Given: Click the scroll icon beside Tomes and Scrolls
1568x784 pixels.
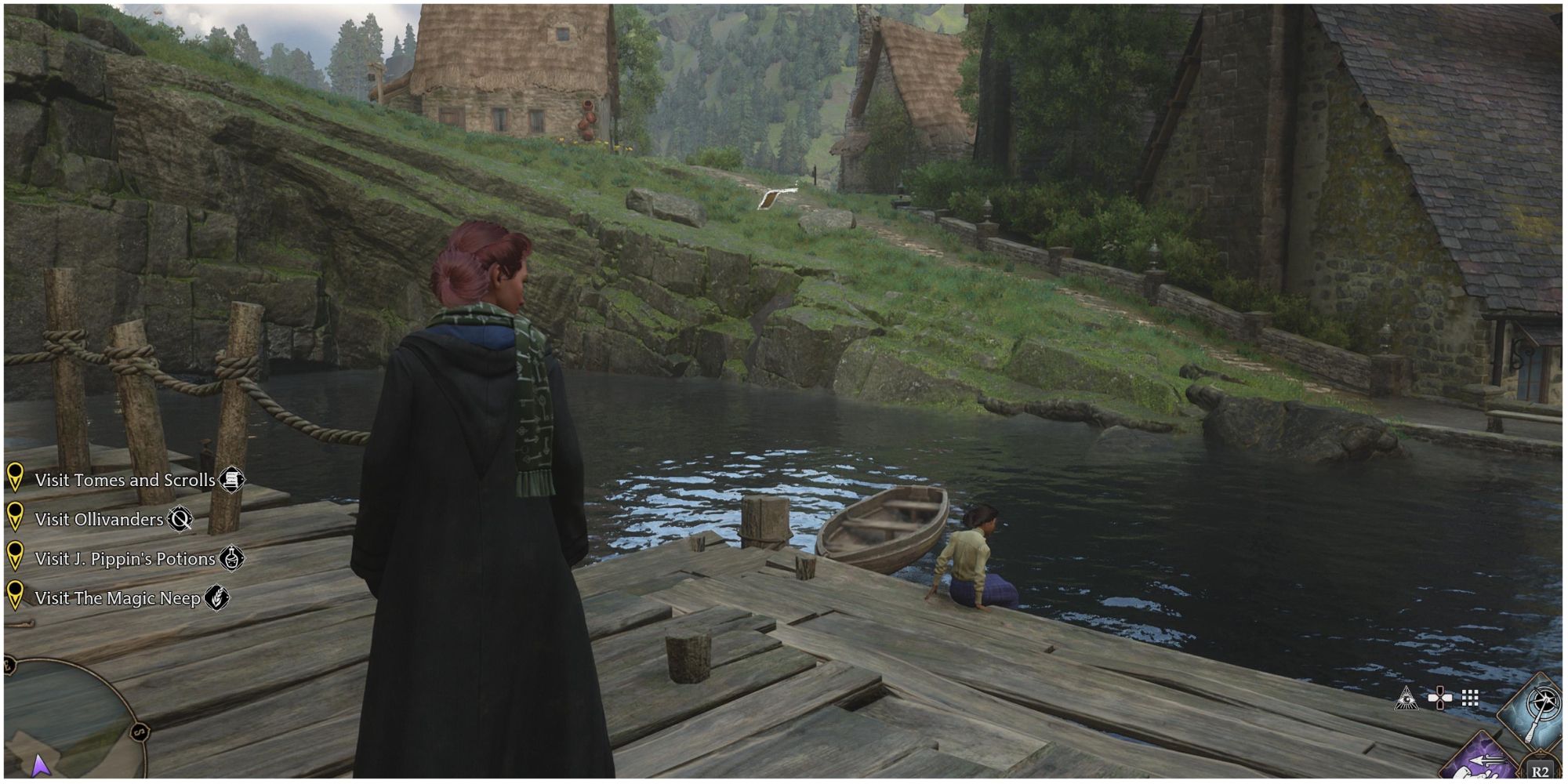Looking at the screenshot, I should (231, 480).
